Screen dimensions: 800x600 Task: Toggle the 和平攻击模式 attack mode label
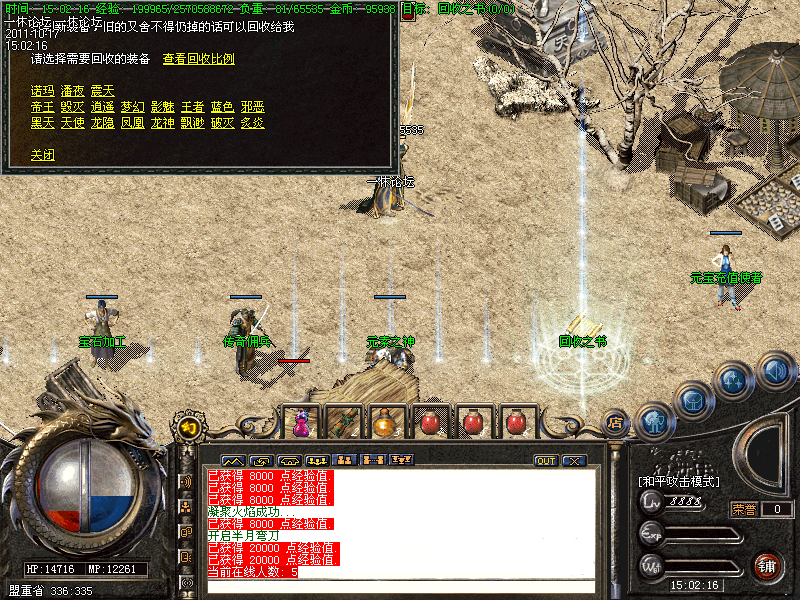[679, 481]
